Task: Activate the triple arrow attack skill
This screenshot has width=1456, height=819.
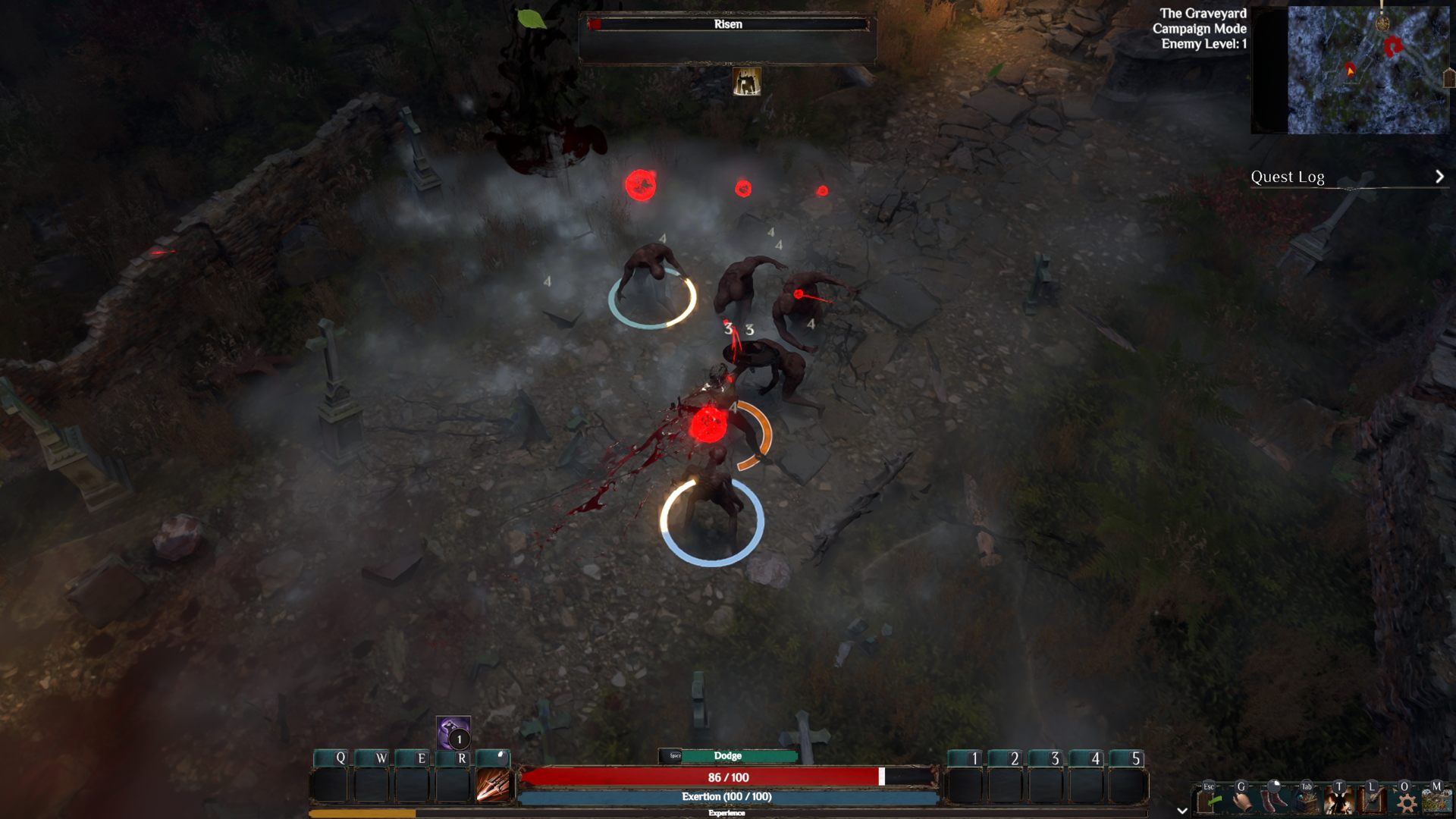Action: click(x=493, y=786)
